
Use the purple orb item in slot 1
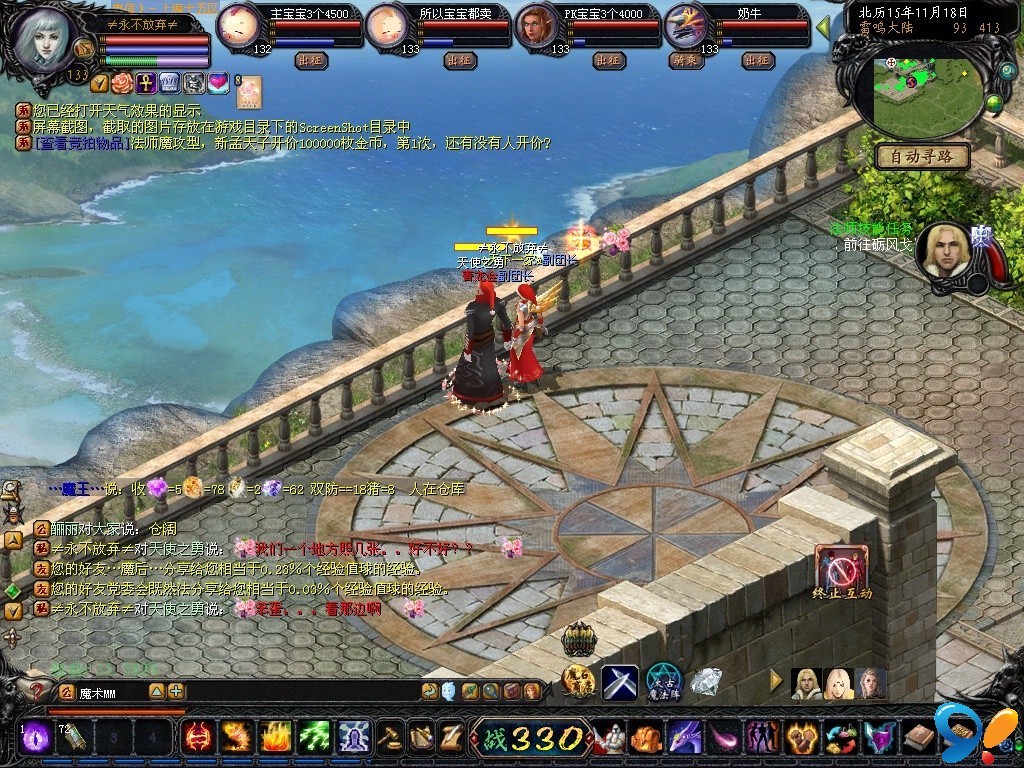coord(37,737)
